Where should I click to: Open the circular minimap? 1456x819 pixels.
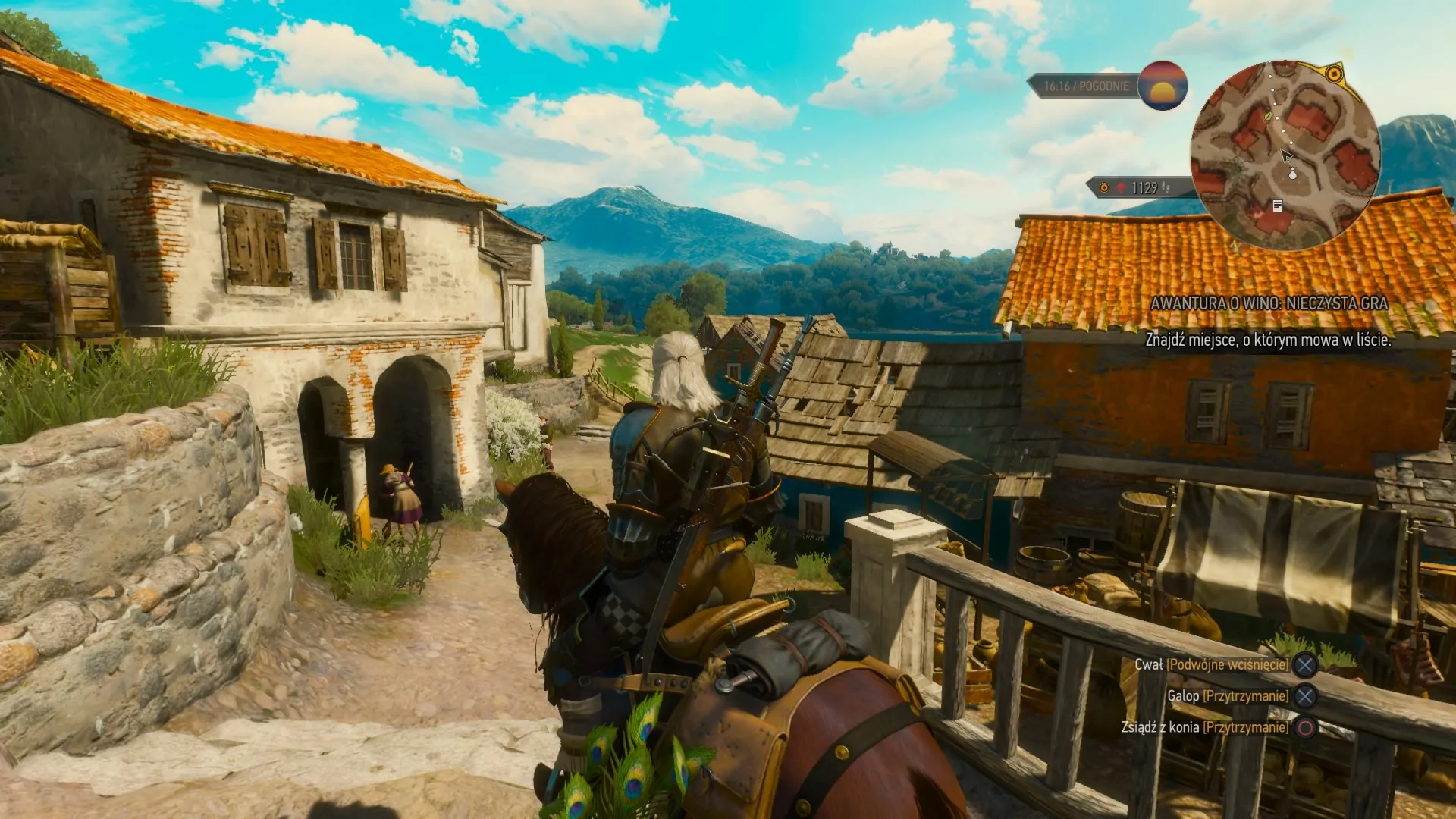pos(1285,155)
